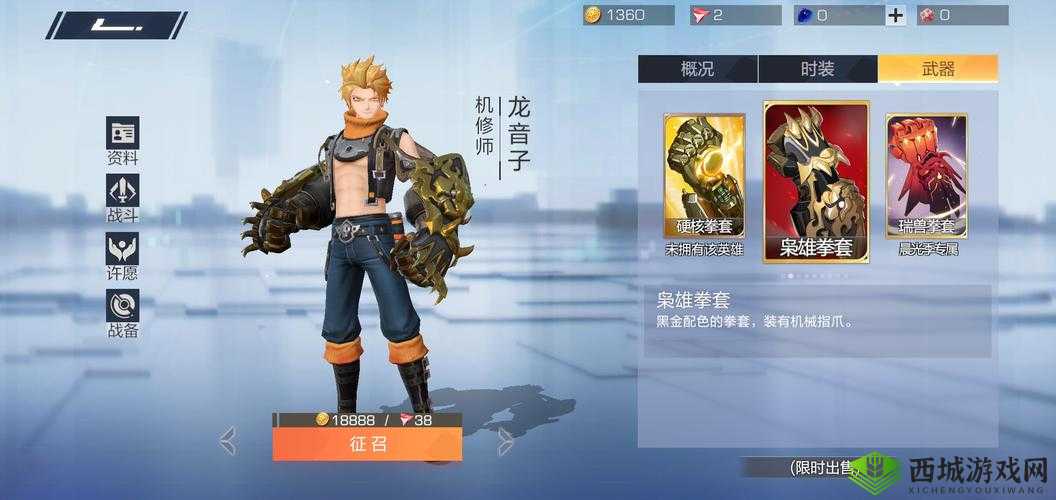Open the 战斗 combat panel
Screen dimensions: 1056x500
(x=122, y=198)
